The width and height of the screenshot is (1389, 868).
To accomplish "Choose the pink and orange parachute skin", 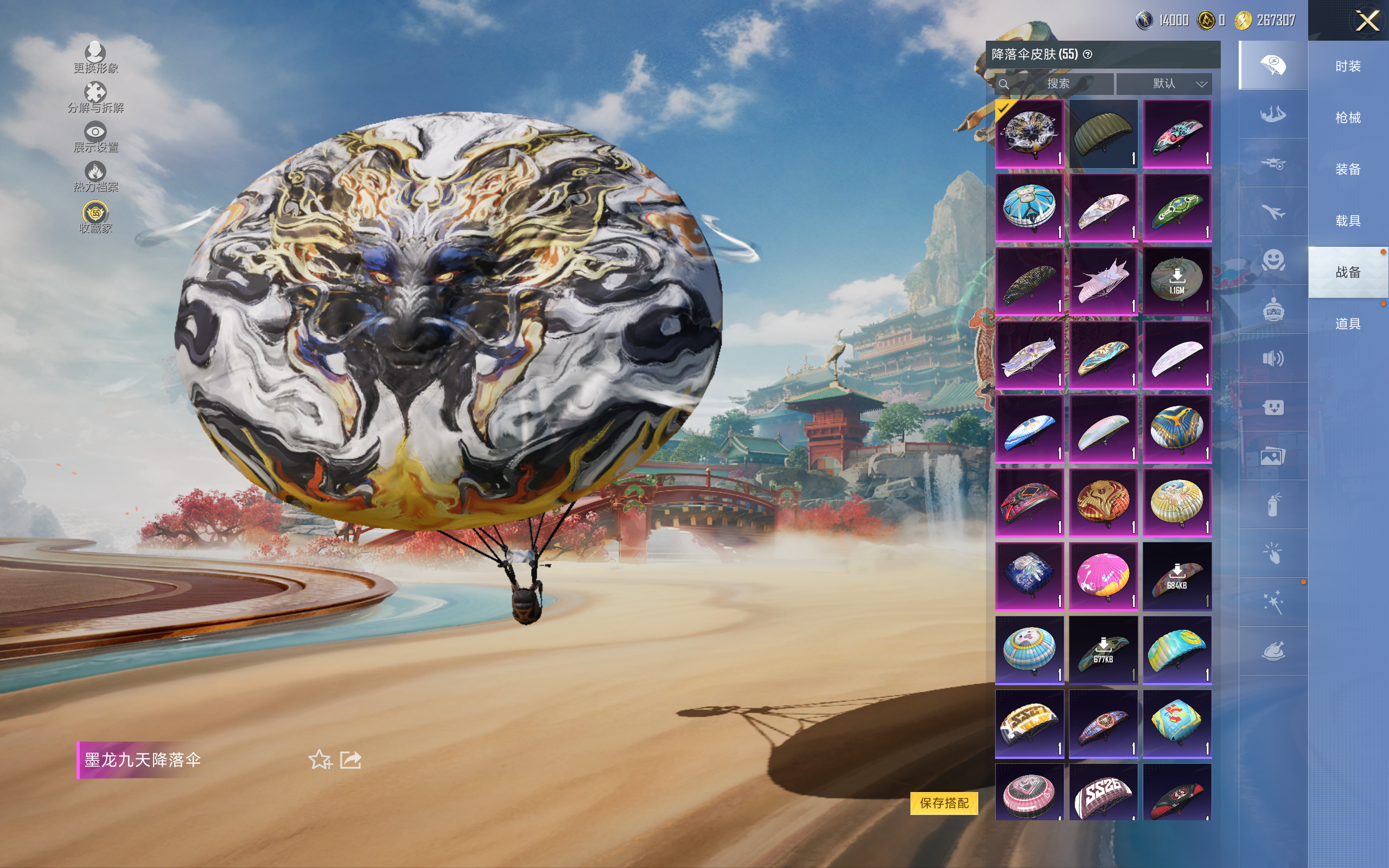I will (x=1103, y=576).
